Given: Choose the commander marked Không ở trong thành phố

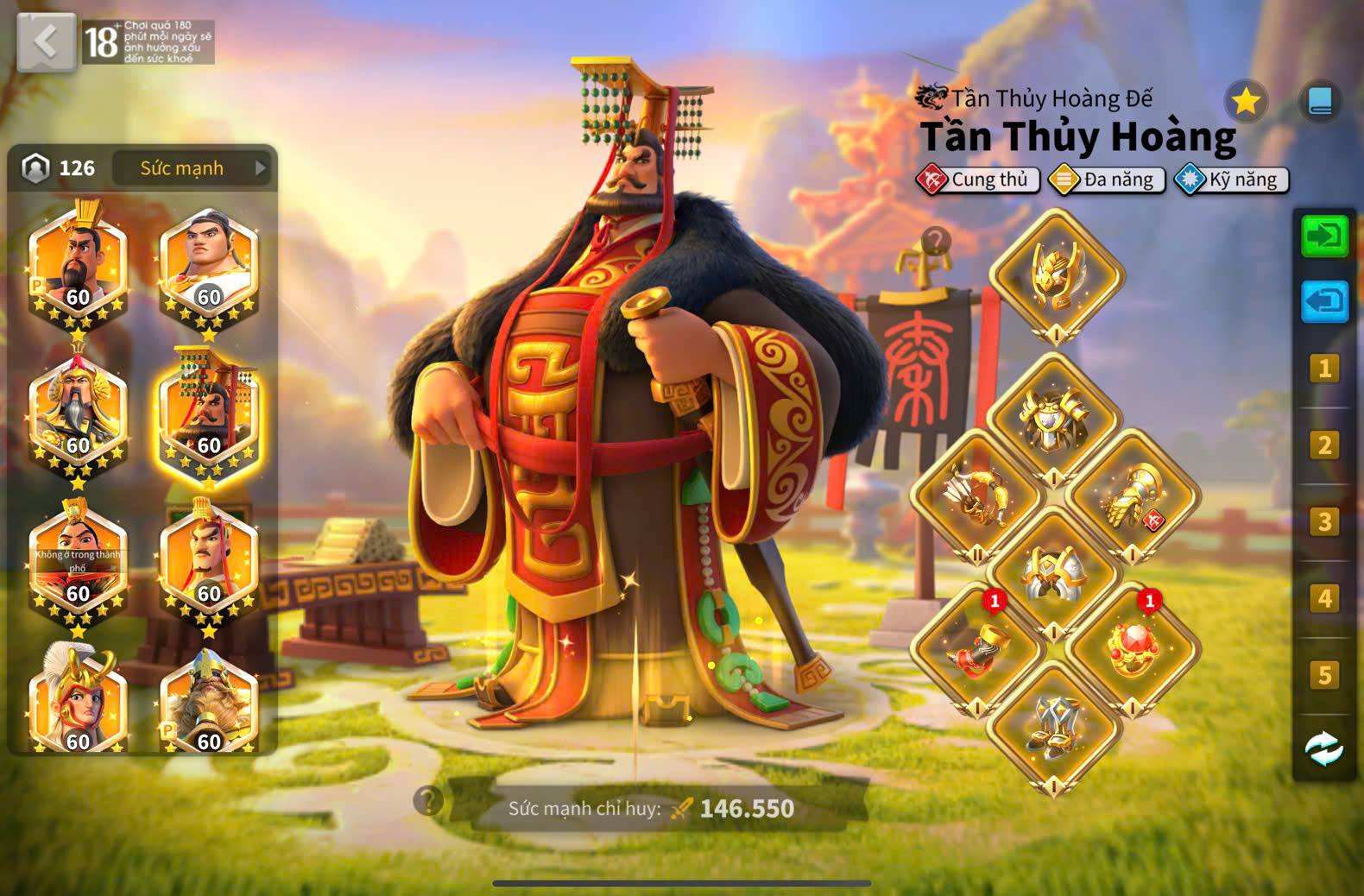Looking at the screenshot, I should (78, 562).
